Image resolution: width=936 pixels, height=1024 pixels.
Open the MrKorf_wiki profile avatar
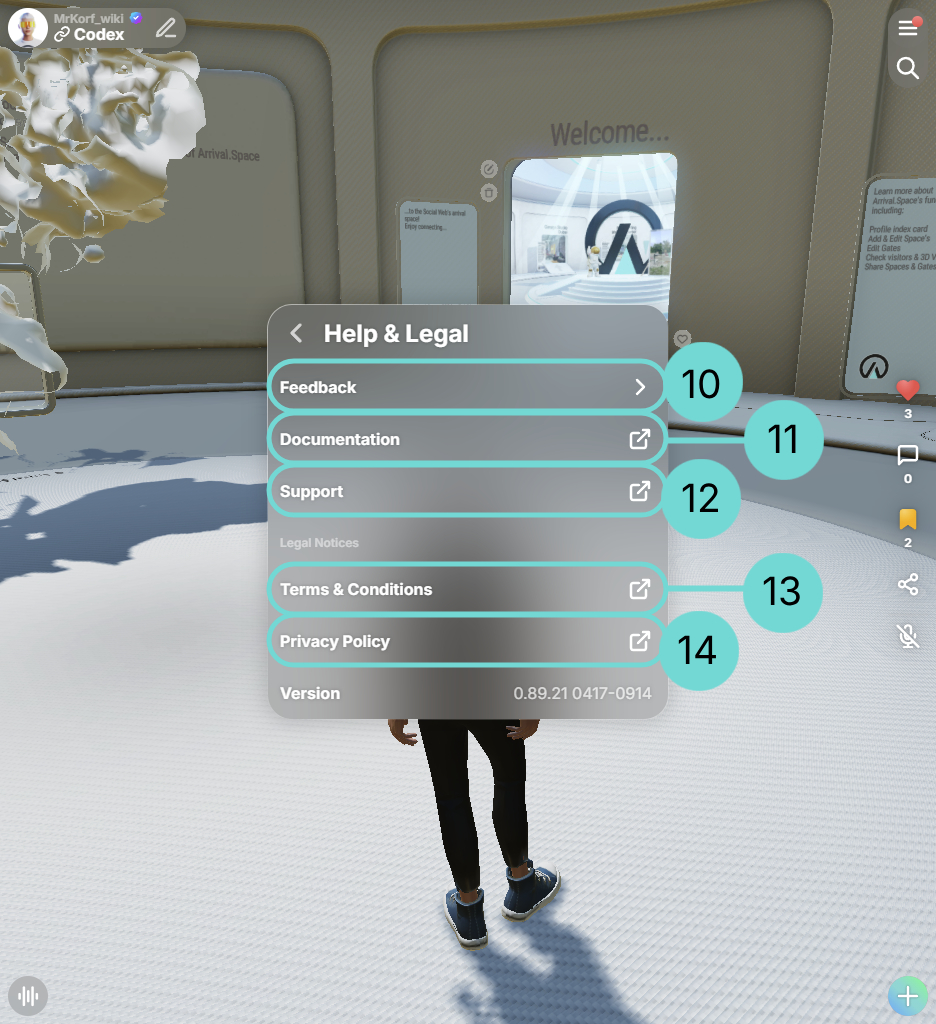28,28
